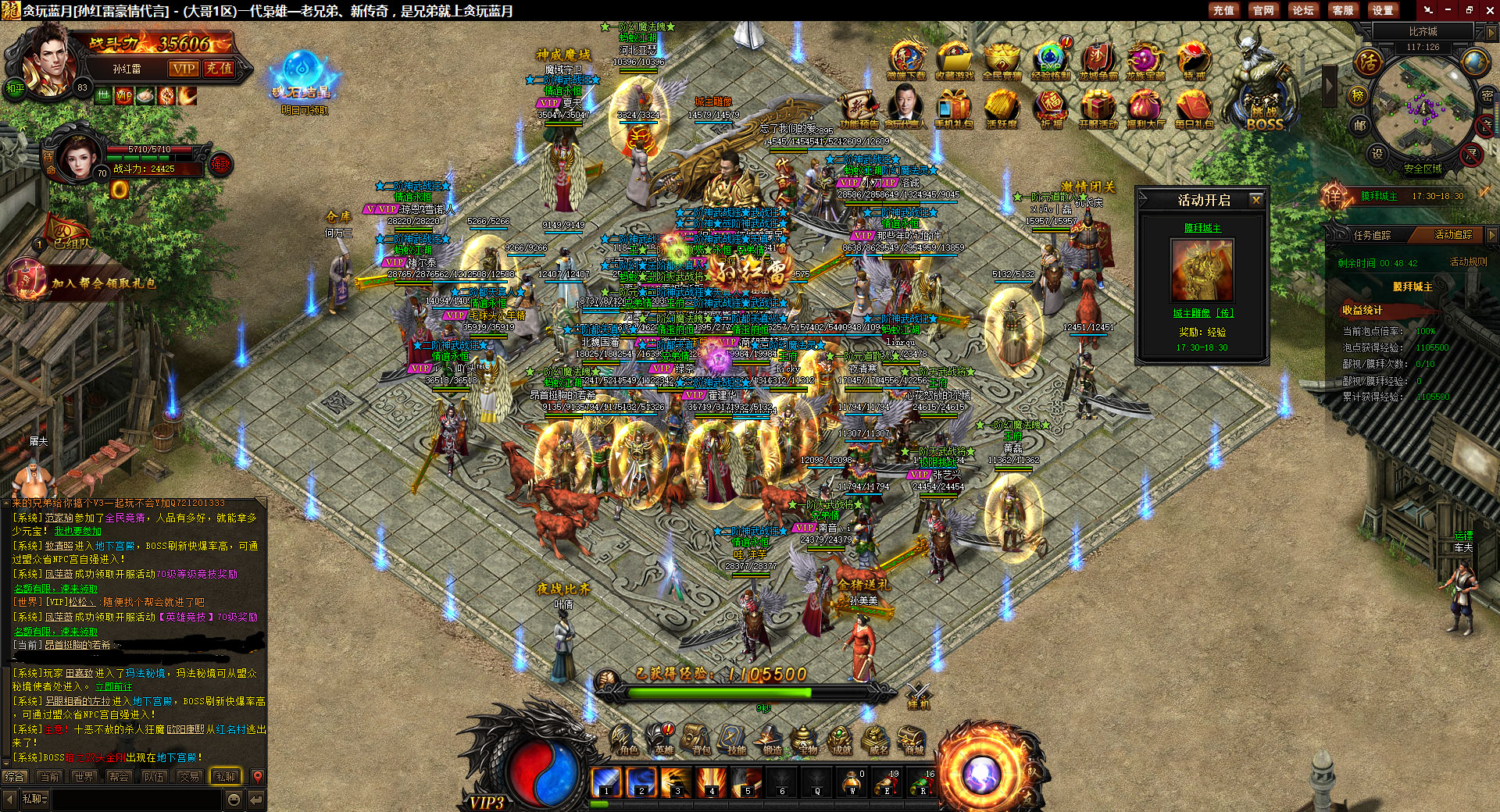This screenshot has height=812, width=1500.
Task: Open 设置 settings in the top bar
Action: [1383, 10]
